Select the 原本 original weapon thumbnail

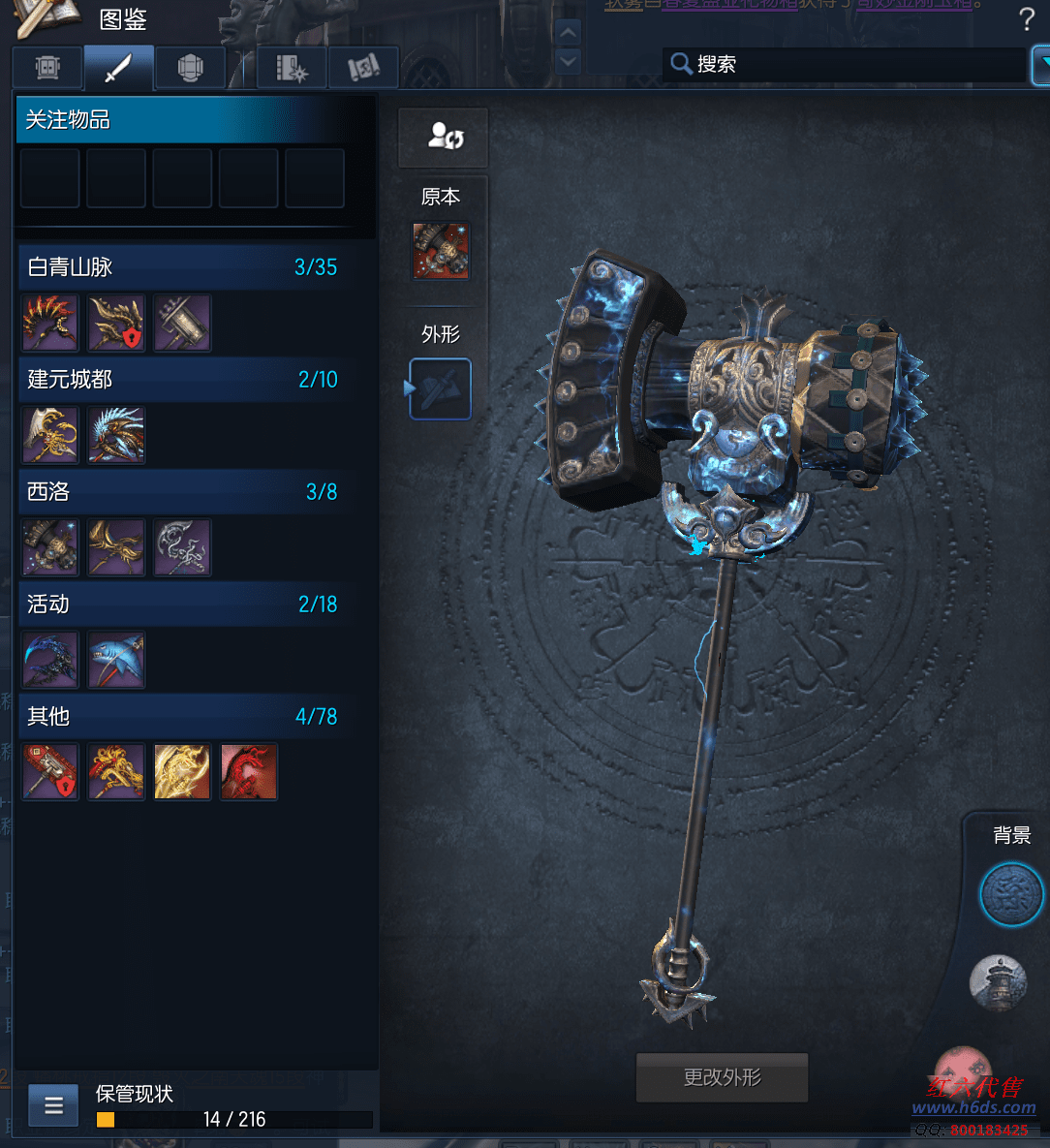(x=441, y=252)
